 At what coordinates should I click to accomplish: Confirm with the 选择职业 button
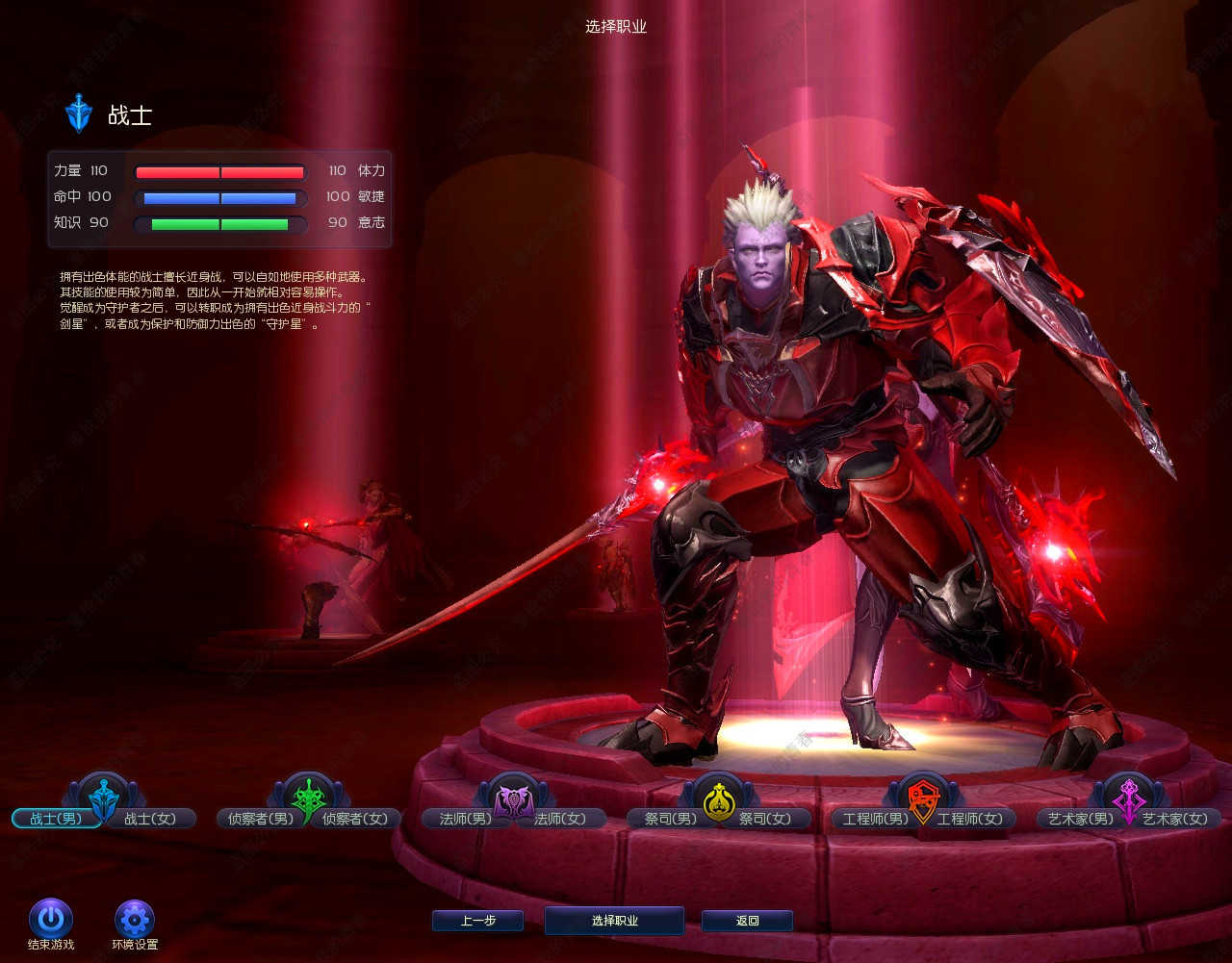(x=614, y=921)
